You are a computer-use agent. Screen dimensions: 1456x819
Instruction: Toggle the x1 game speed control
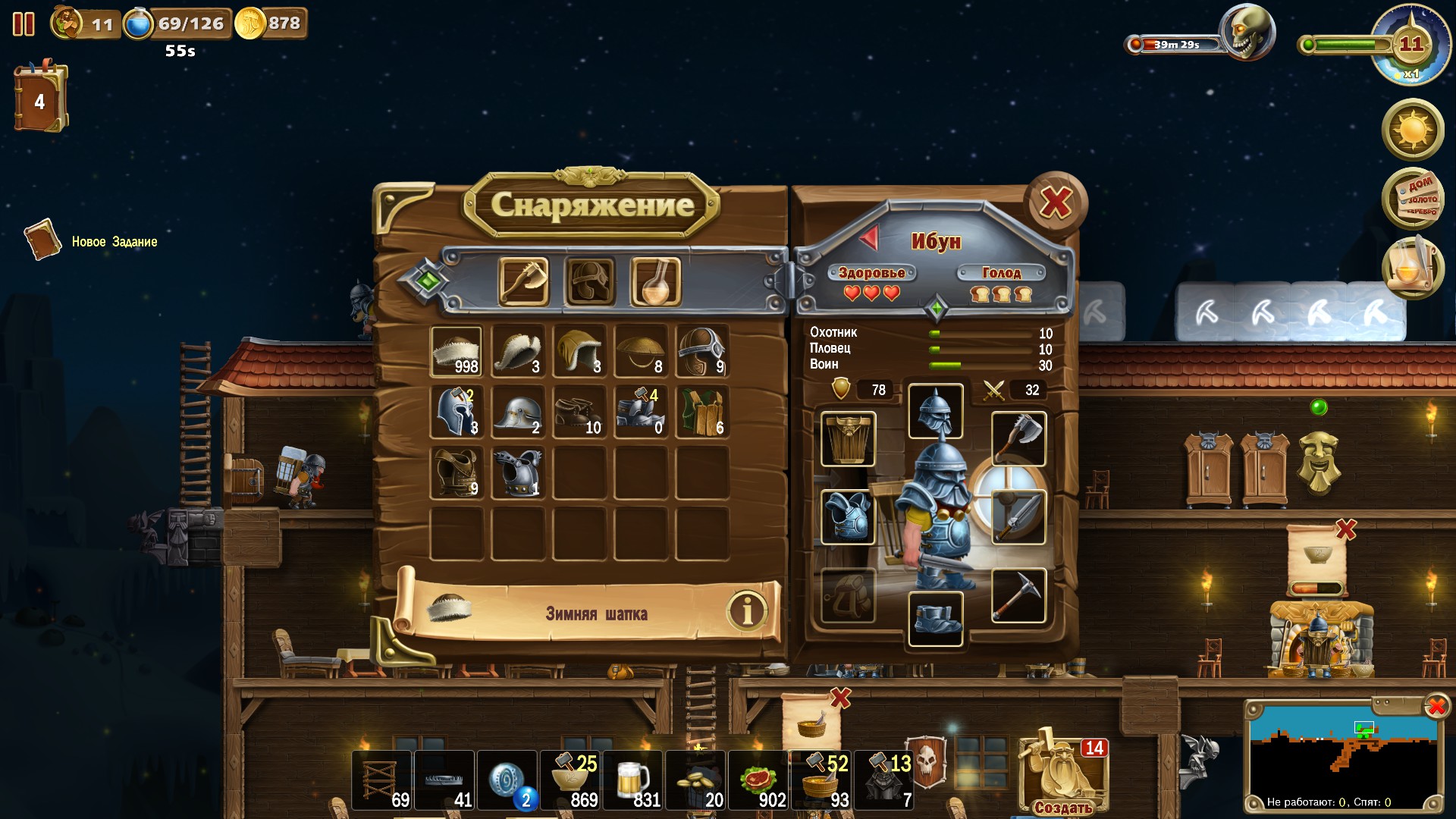(x=1410, y=74)
